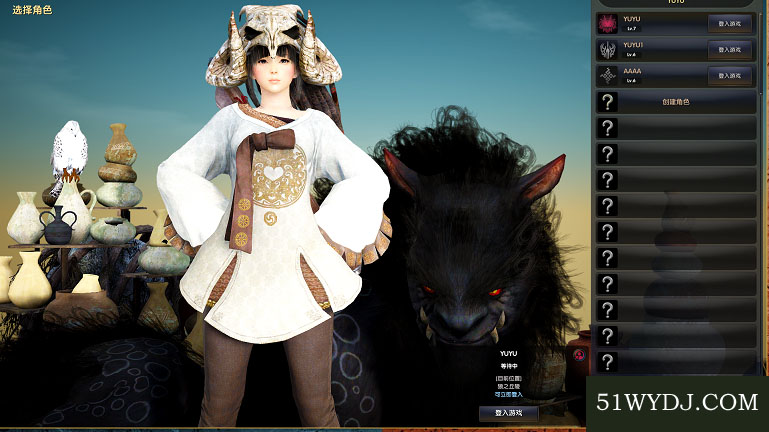Open the 创建角色 create character slot
The height and width of the screenshot is (432, 769).
[676, 101]
